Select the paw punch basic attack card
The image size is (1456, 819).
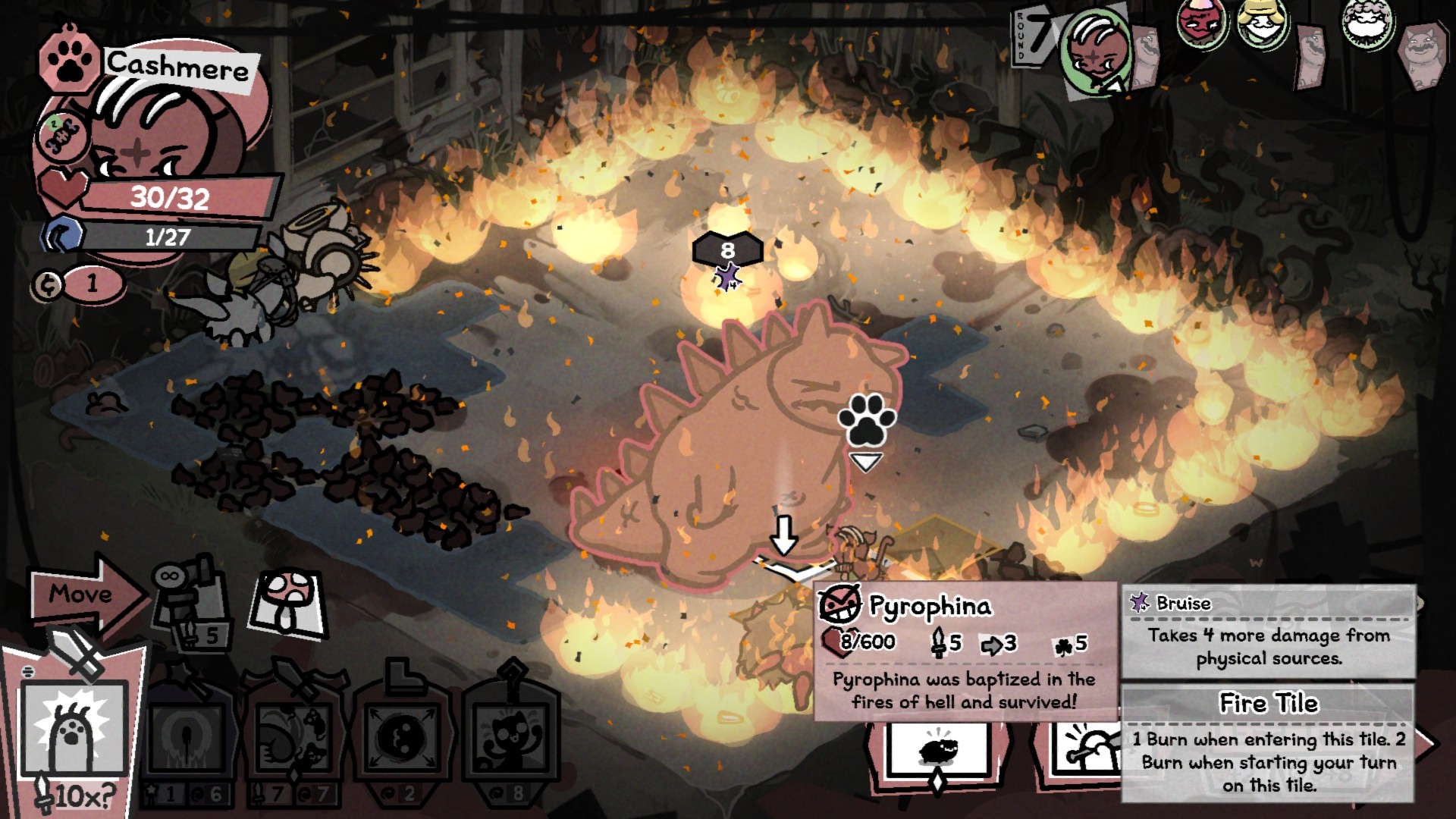pos(74,730)
